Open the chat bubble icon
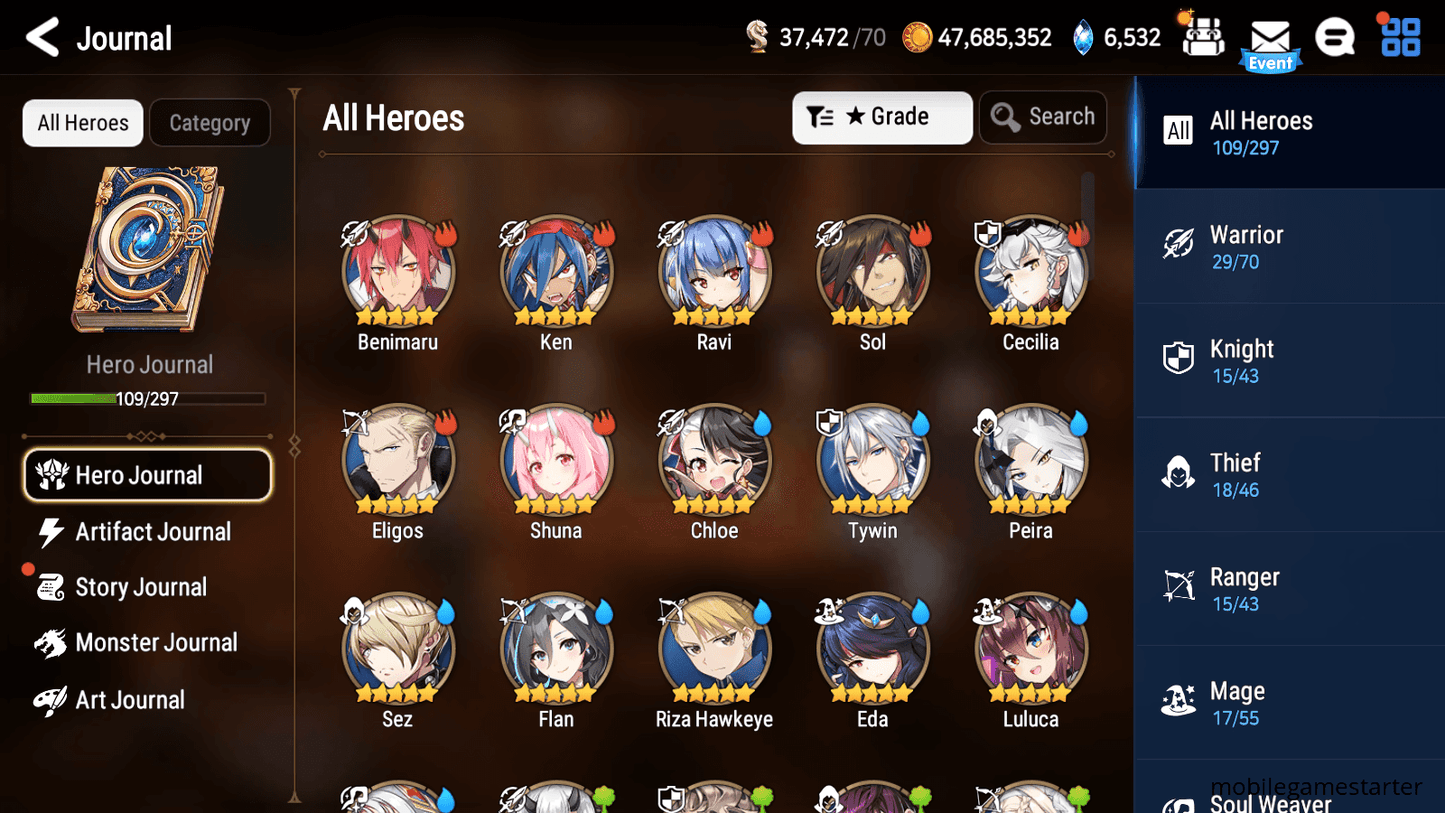This screenshot has width=1445, height=813. click(x=1334, y=36)
